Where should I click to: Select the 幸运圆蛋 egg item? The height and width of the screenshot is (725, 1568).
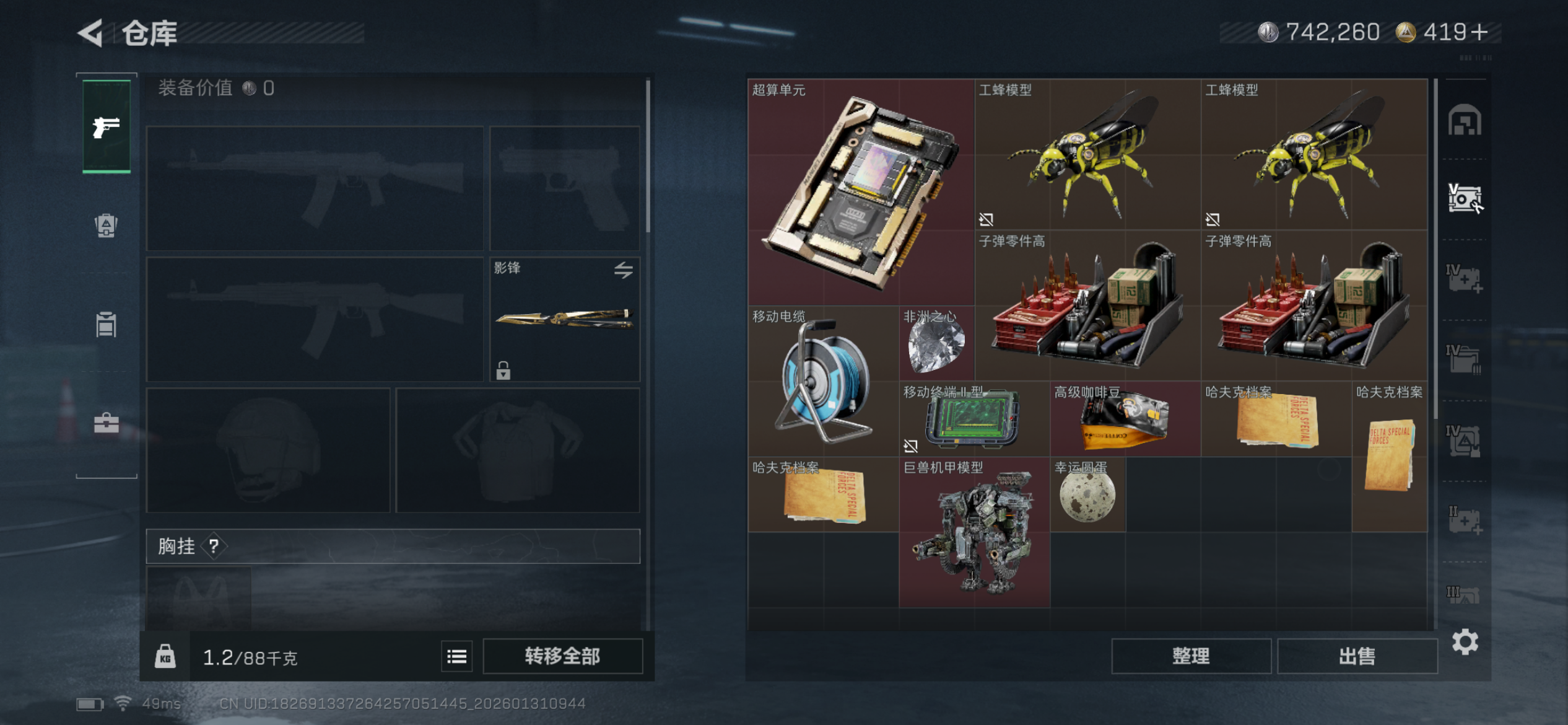[x=1087, y=495]
